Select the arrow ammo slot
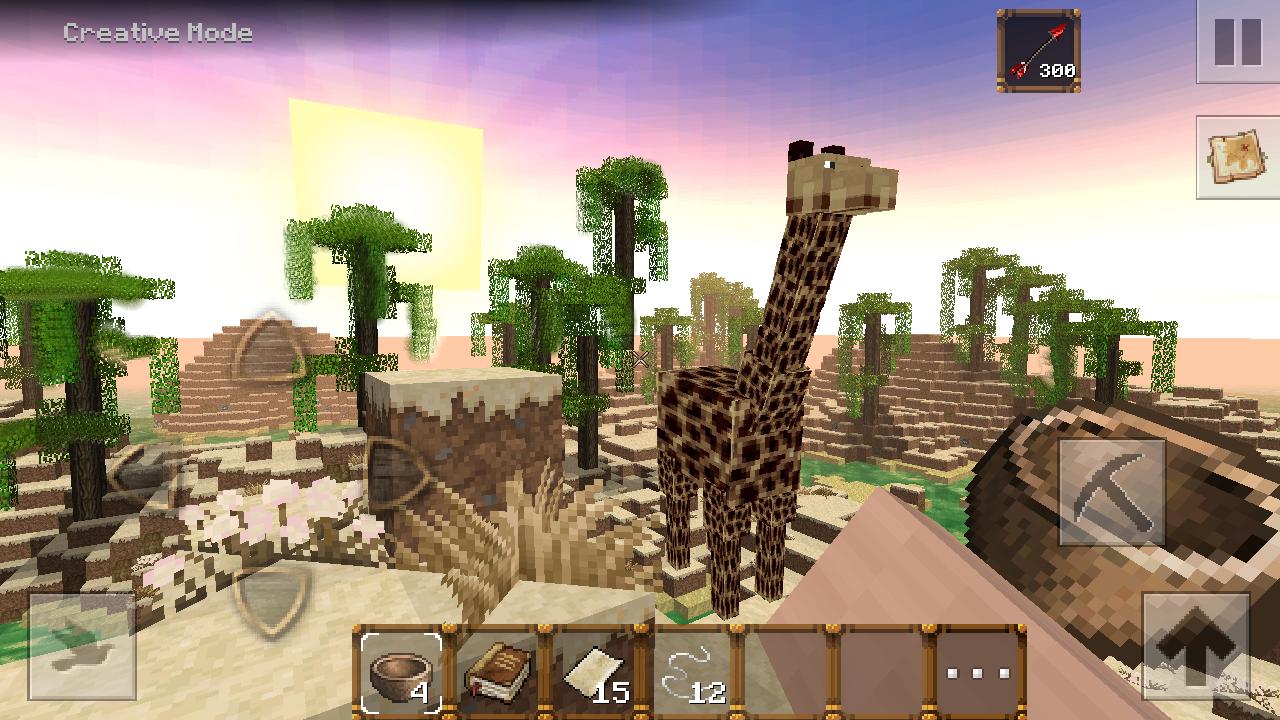The height and width of the screenshot is (720, 1280). pyautogui.click(x=1039, y=51)
